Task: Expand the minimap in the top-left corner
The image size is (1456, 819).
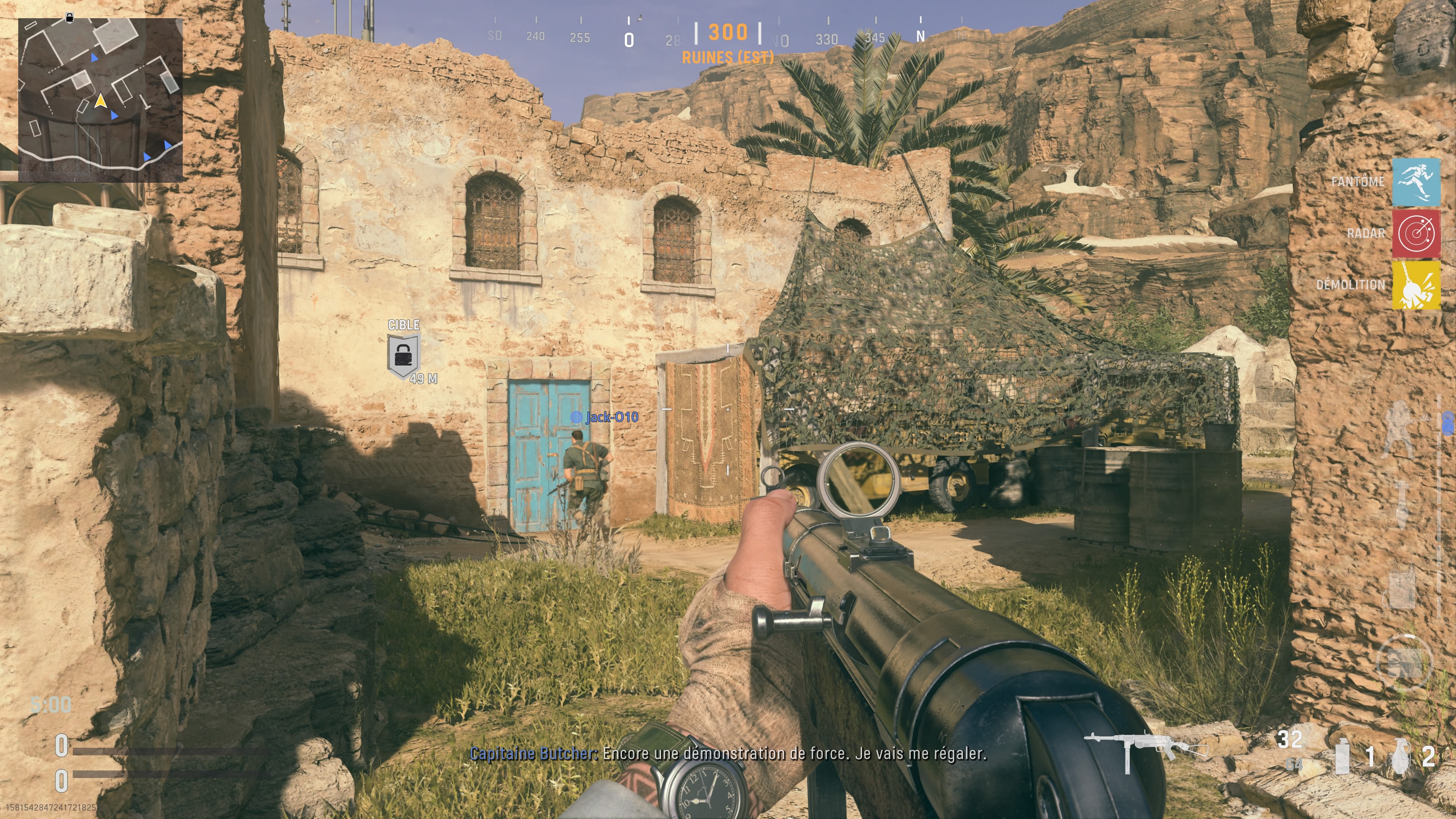Action: coord(102,96)
